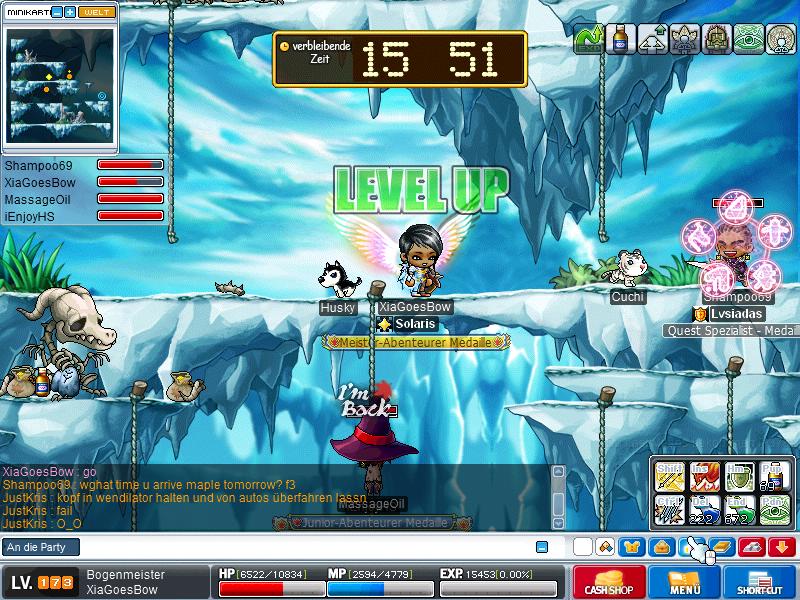The height and width of the screenshot is (600, 800).
Task: Minimize the minimap with the minus button
Action: point(56,12)
